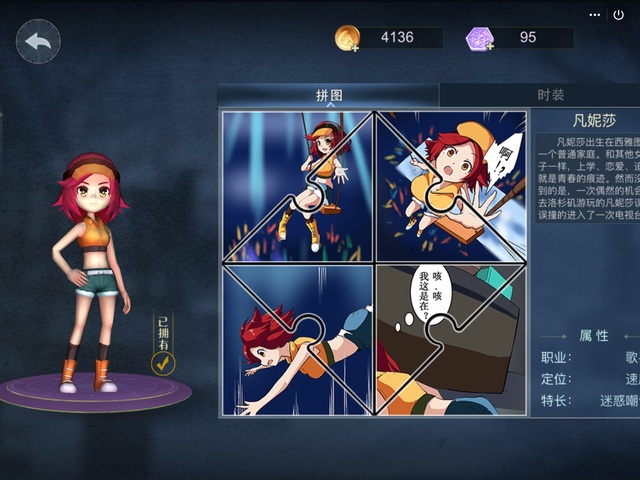Screen dimensions: 640x480
Task: Open the 时装 costume tab
Action: click(x=550, y=95)
